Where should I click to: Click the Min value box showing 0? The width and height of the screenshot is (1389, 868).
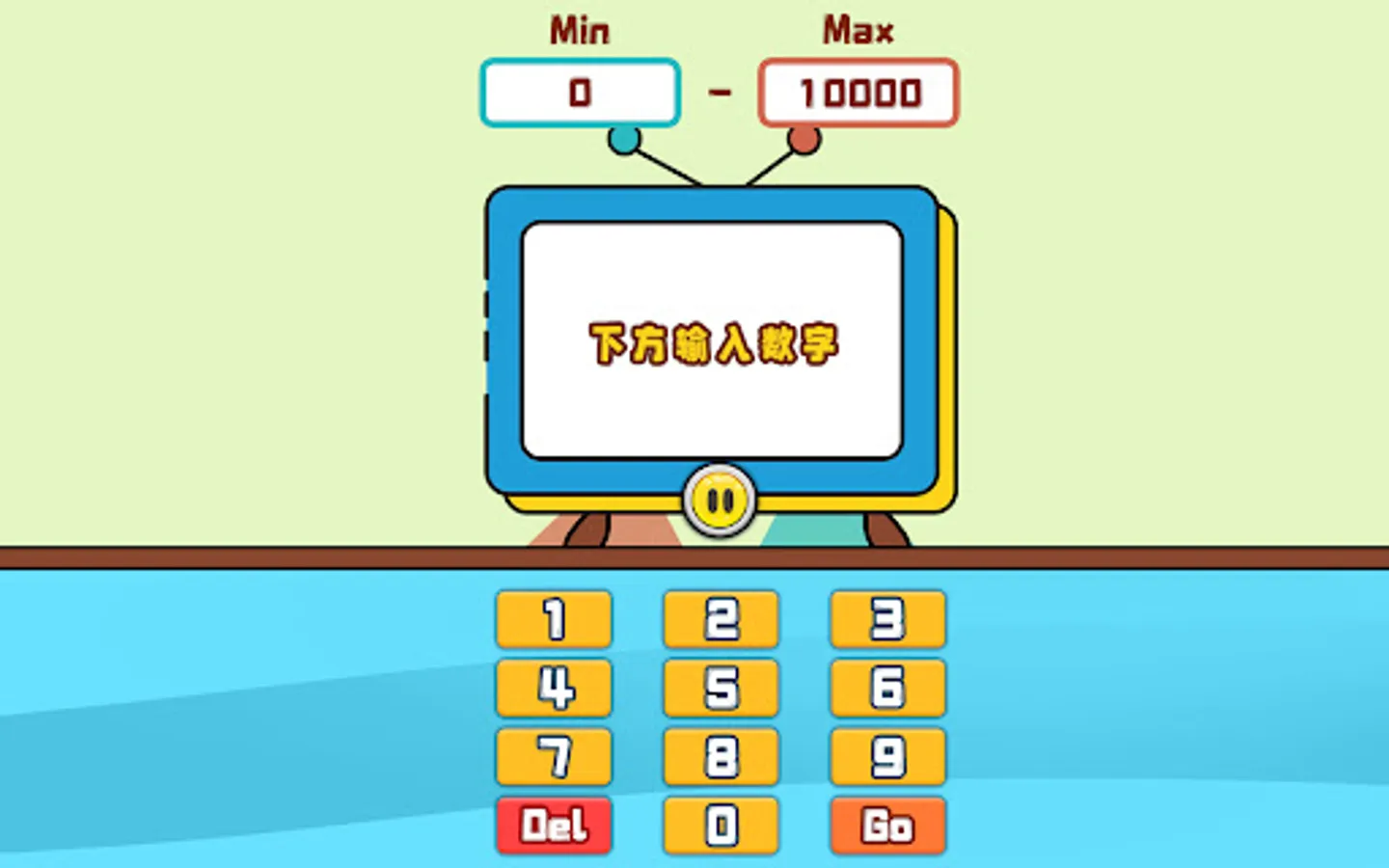(580, 92)
